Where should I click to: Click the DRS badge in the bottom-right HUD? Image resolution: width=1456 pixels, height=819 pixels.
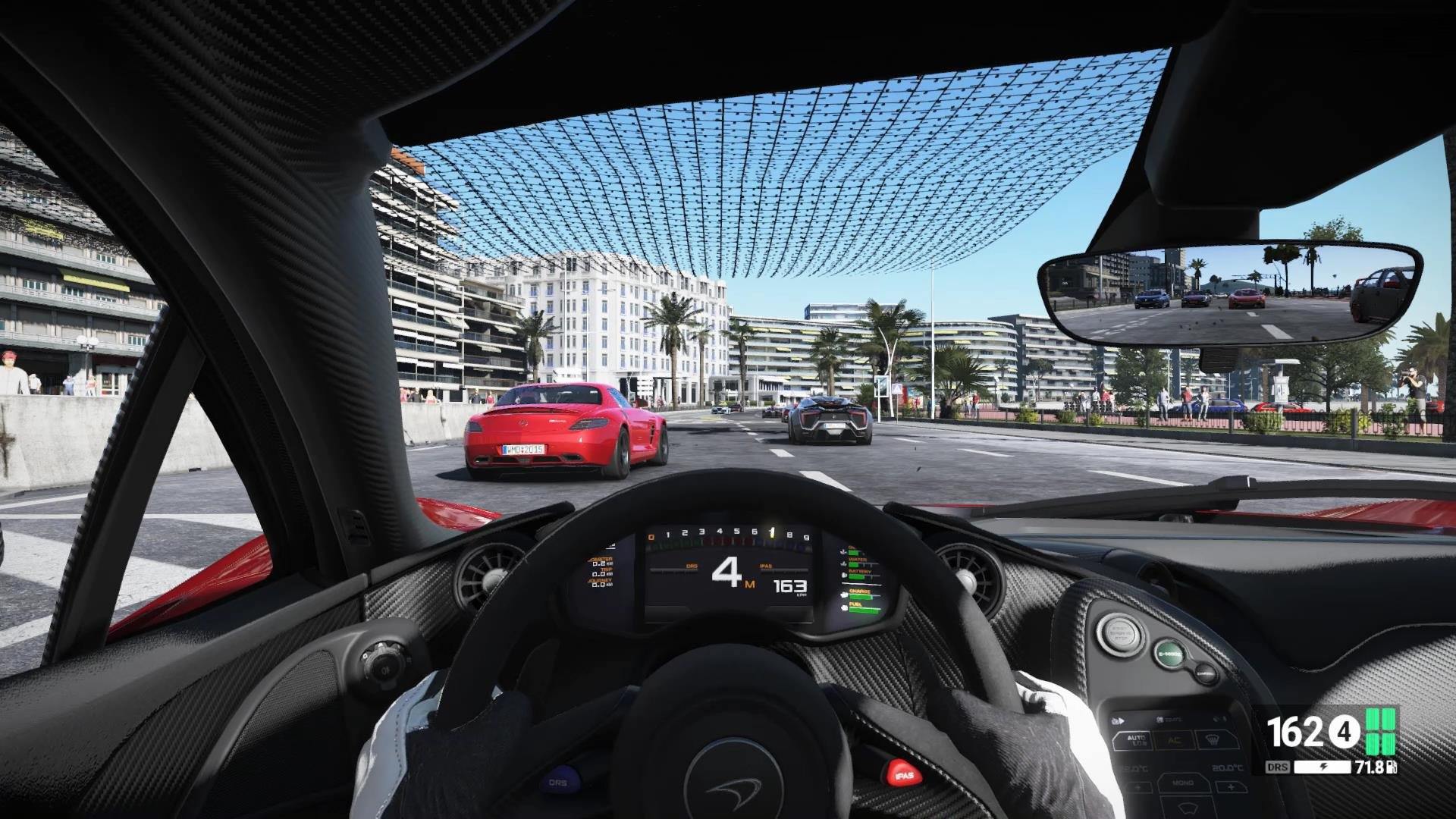pyautogui.click(x=1277, y=767)
